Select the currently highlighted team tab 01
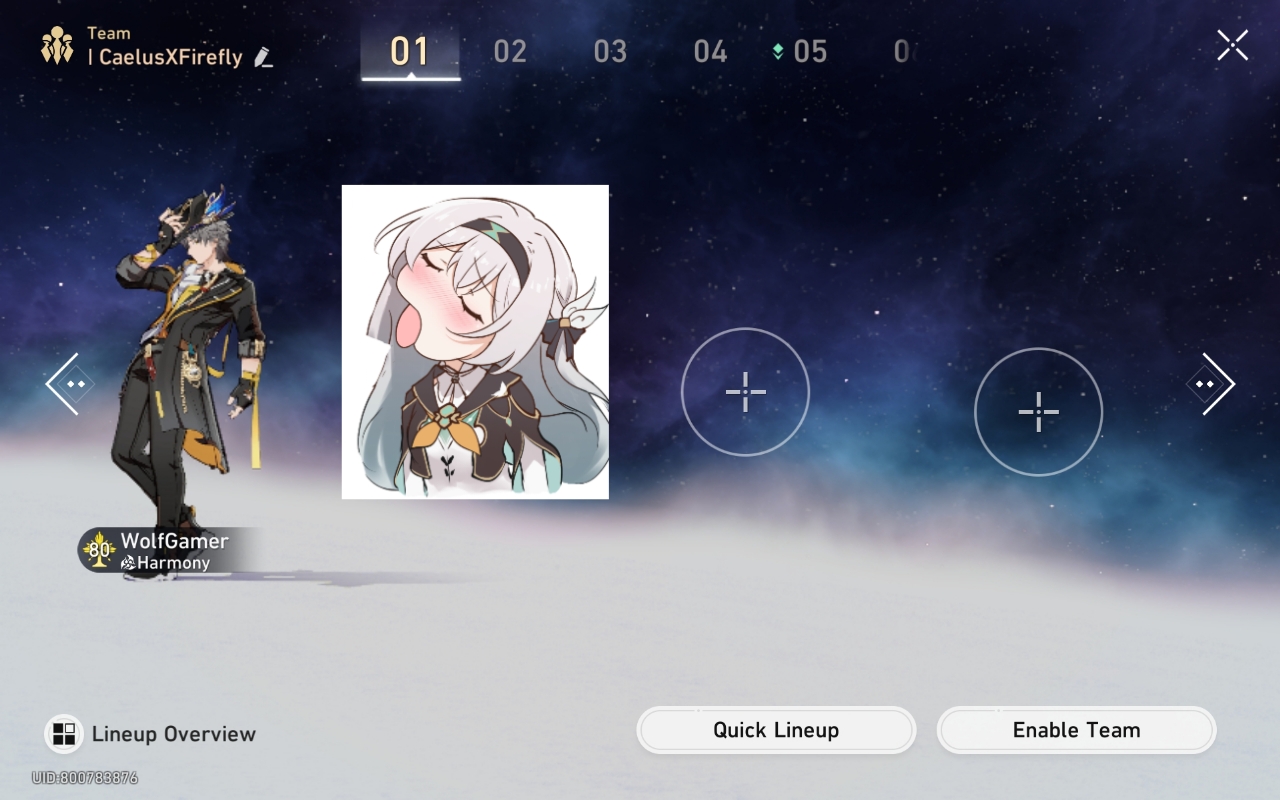 click(410, 52)
